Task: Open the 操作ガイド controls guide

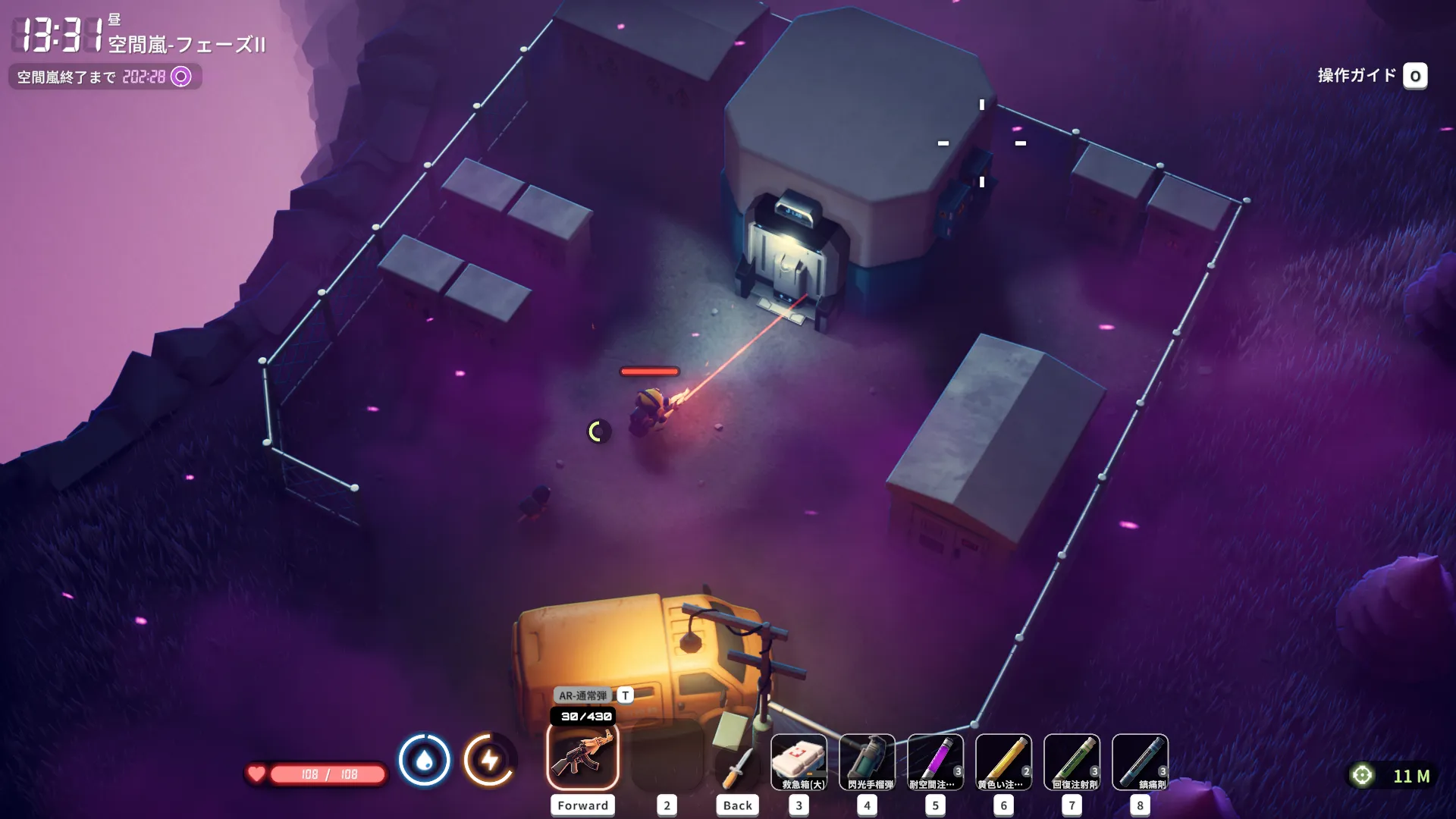Action: tap(1371, 76)
